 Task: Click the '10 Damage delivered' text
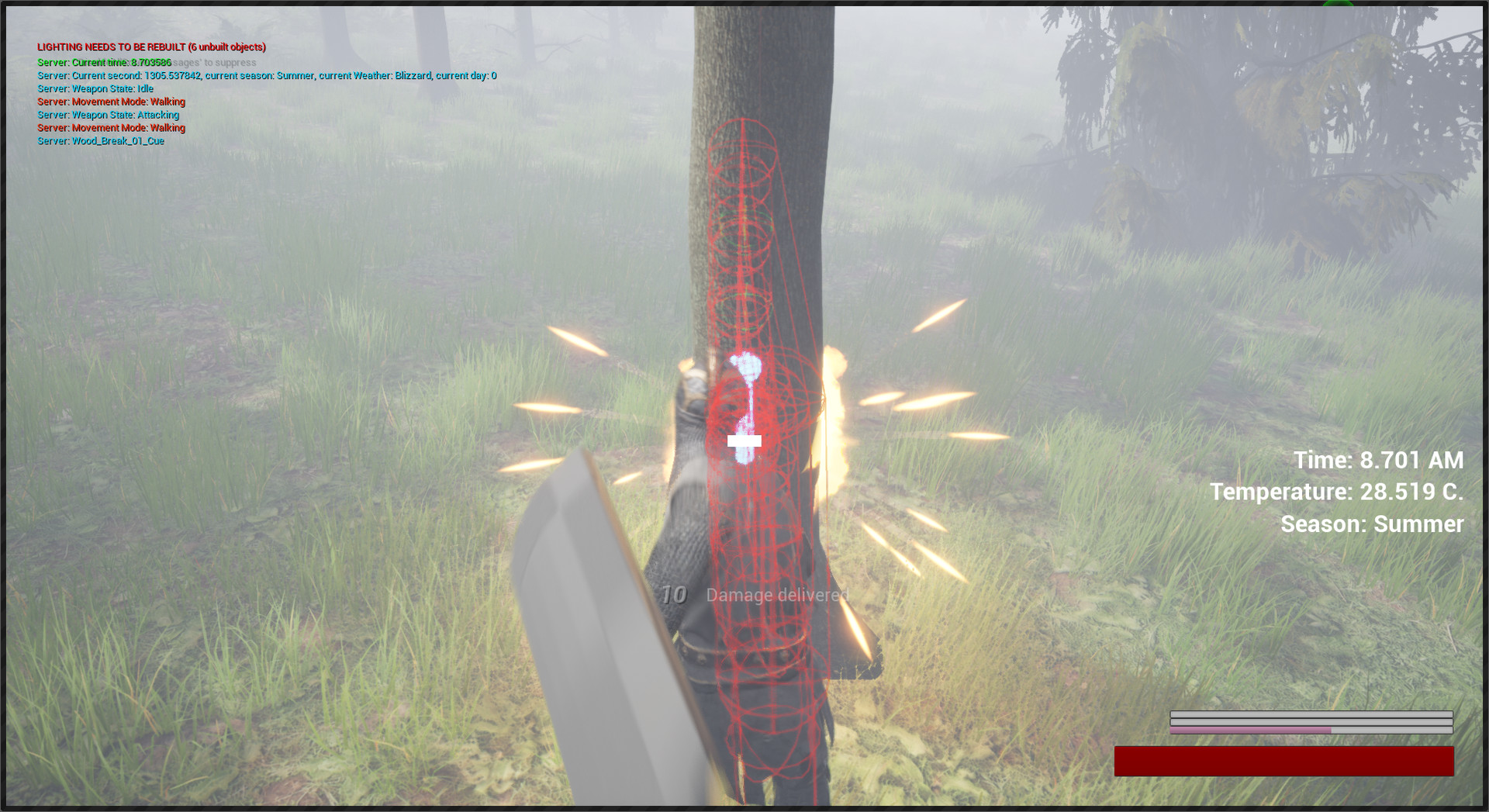pos(756,596)
